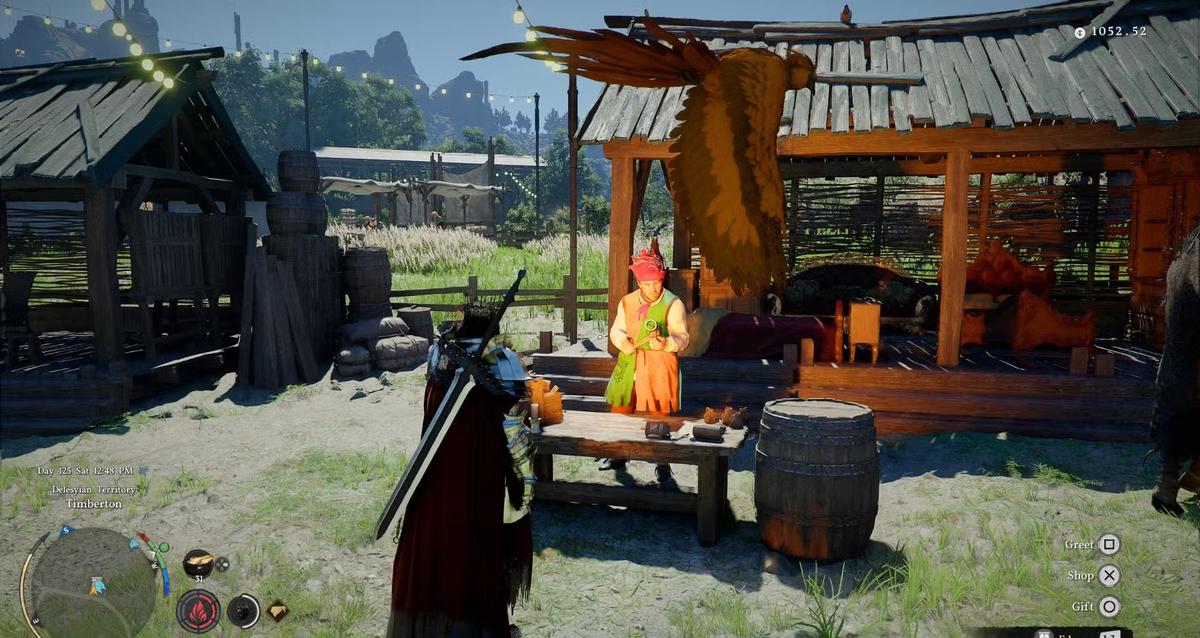Use the food bowl consumable slot
Screen dimensions: 1200x638
[x=198, y=563]
